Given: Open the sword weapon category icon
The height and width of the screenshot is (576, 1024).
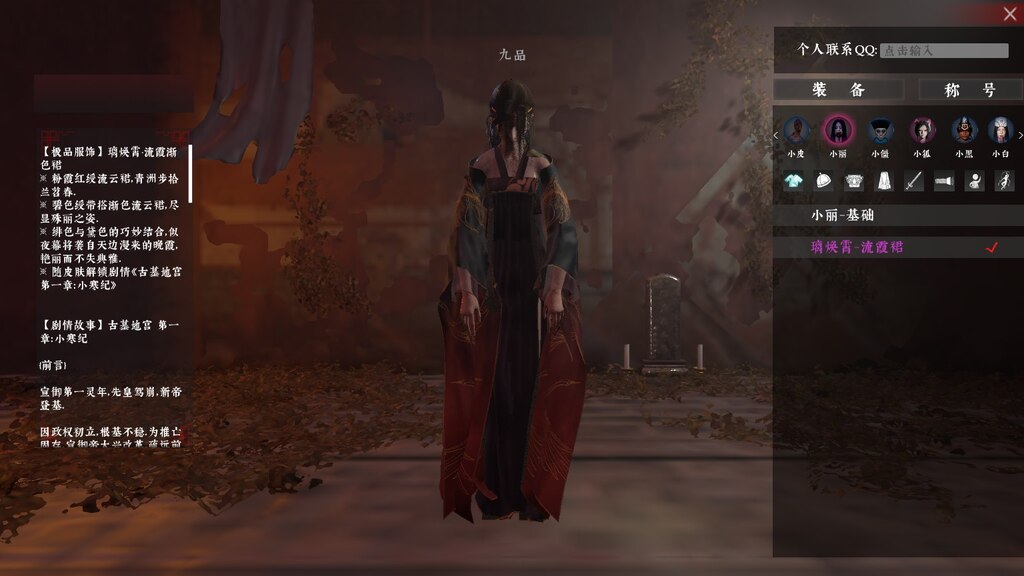Looking at the screenshot, I should click(x=914, y=181).
